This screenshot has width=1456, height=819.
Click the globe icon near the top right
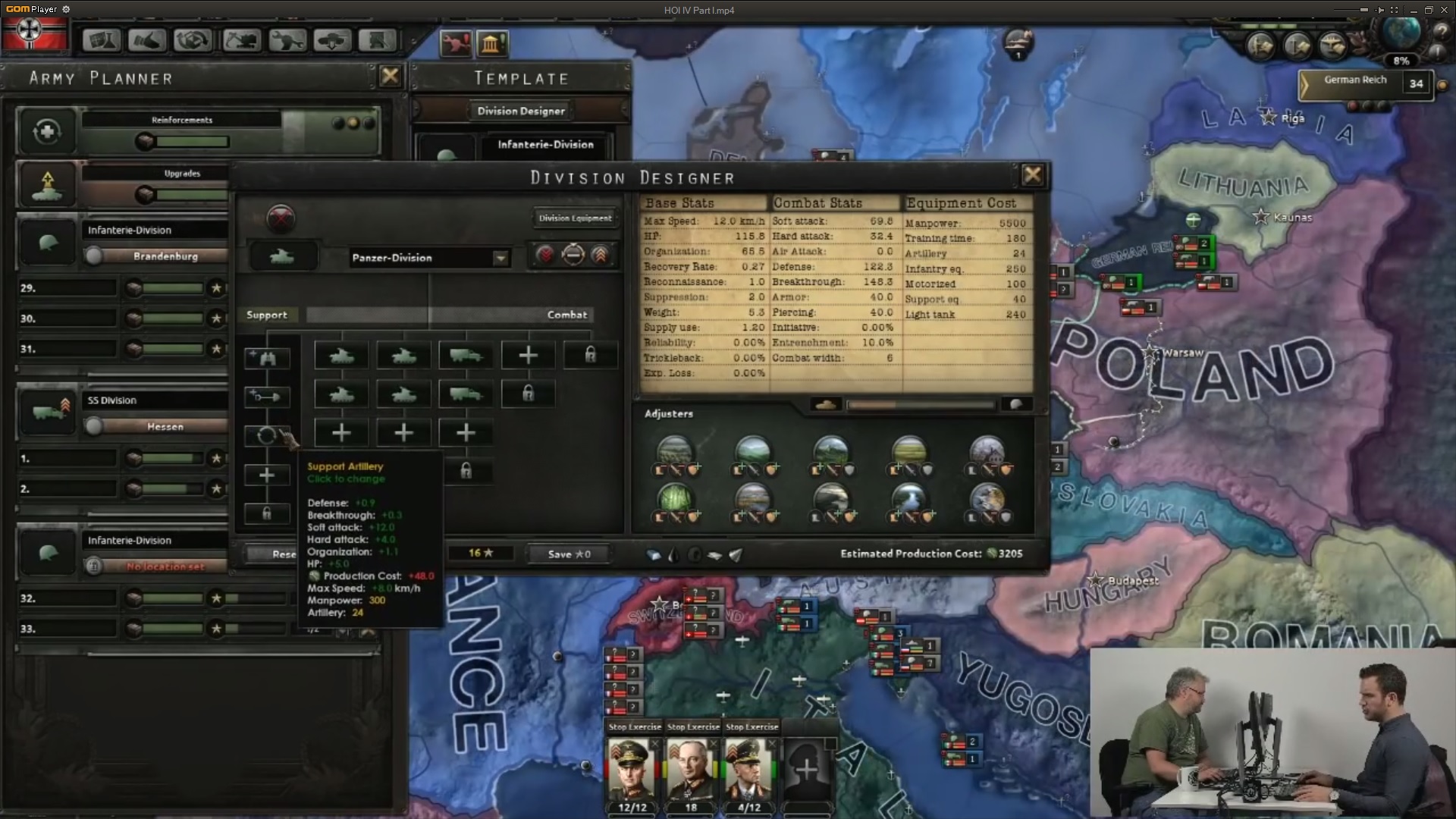[1399, 34]
